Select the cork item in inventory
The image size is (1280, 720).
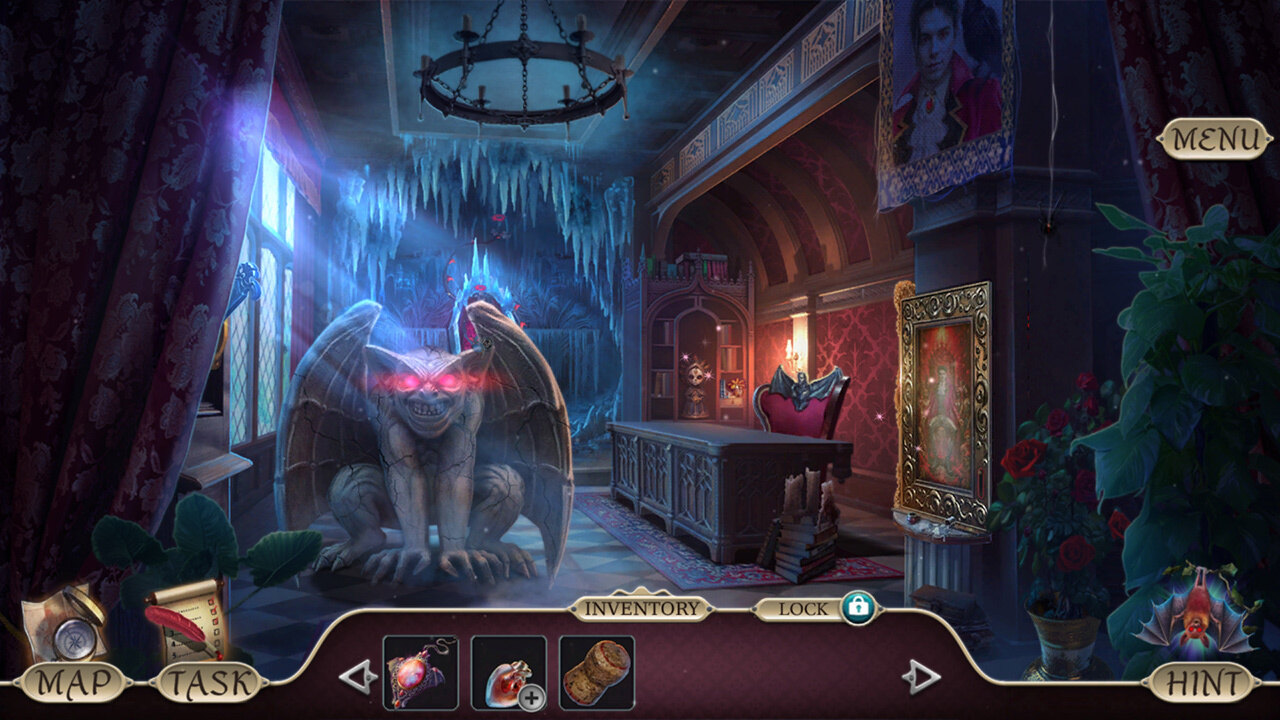(596, 672)
